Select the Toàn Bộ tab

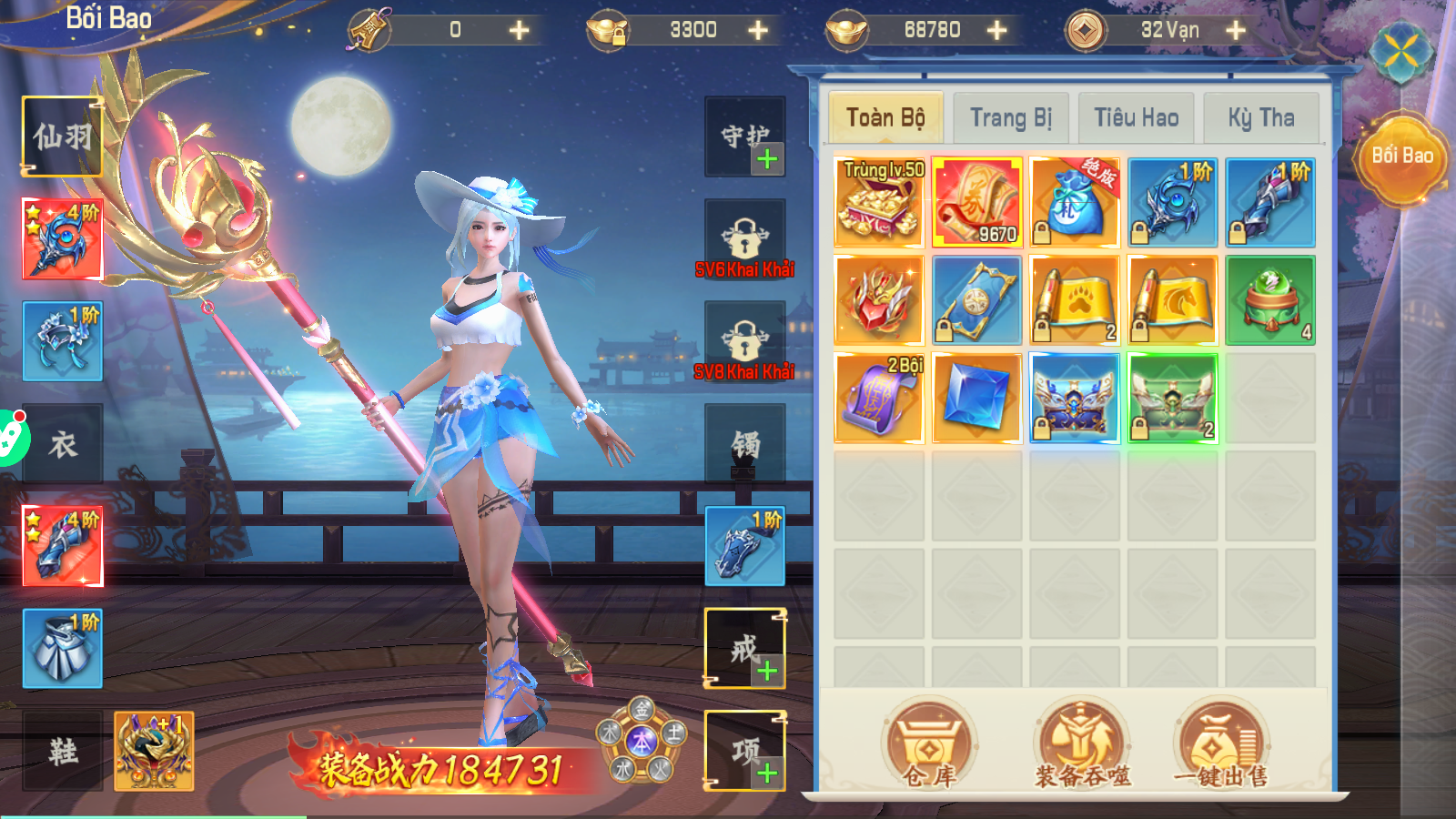[885, 118]
